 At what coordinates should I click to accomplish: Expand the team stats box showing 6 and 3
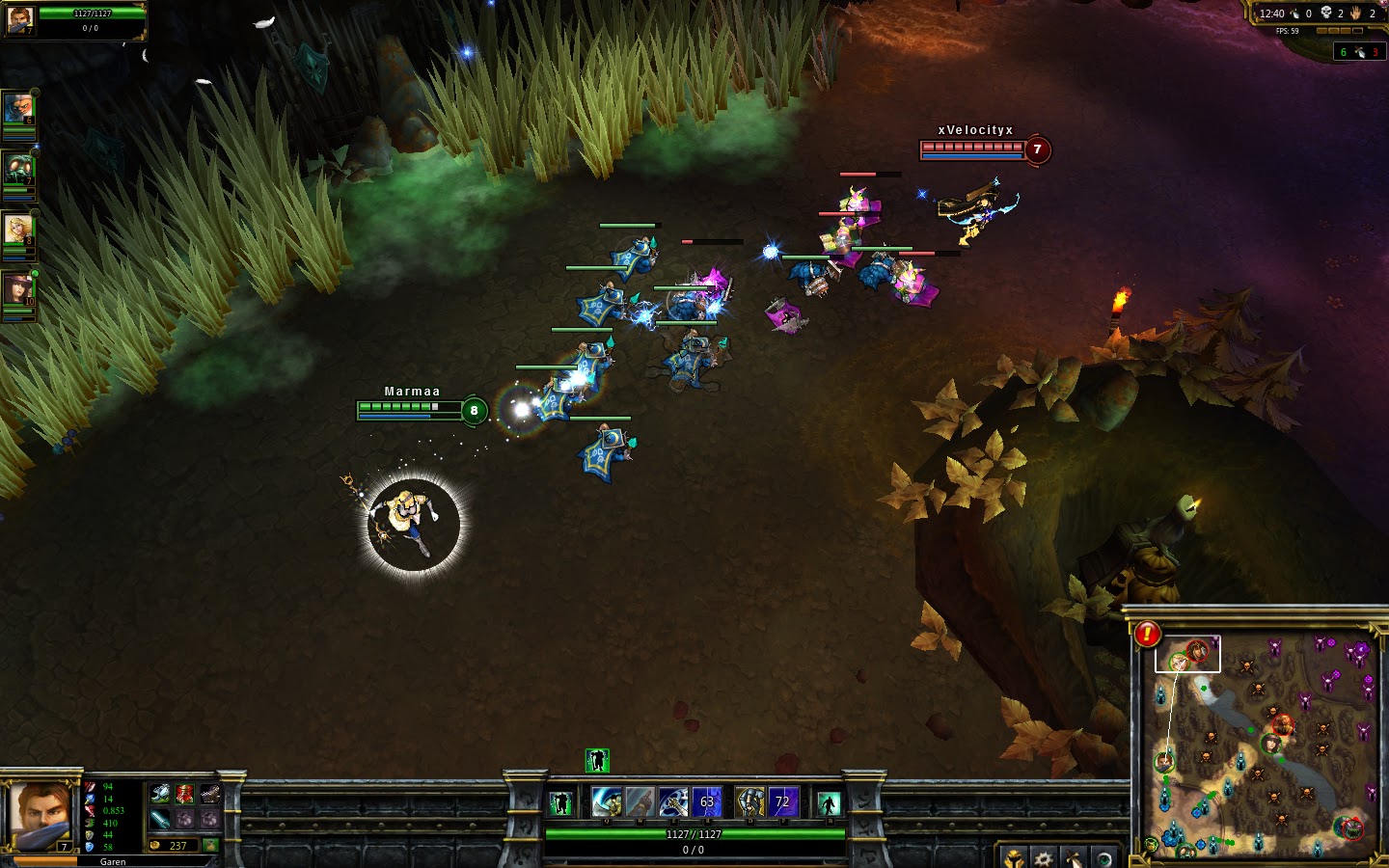pos(1359,51)
